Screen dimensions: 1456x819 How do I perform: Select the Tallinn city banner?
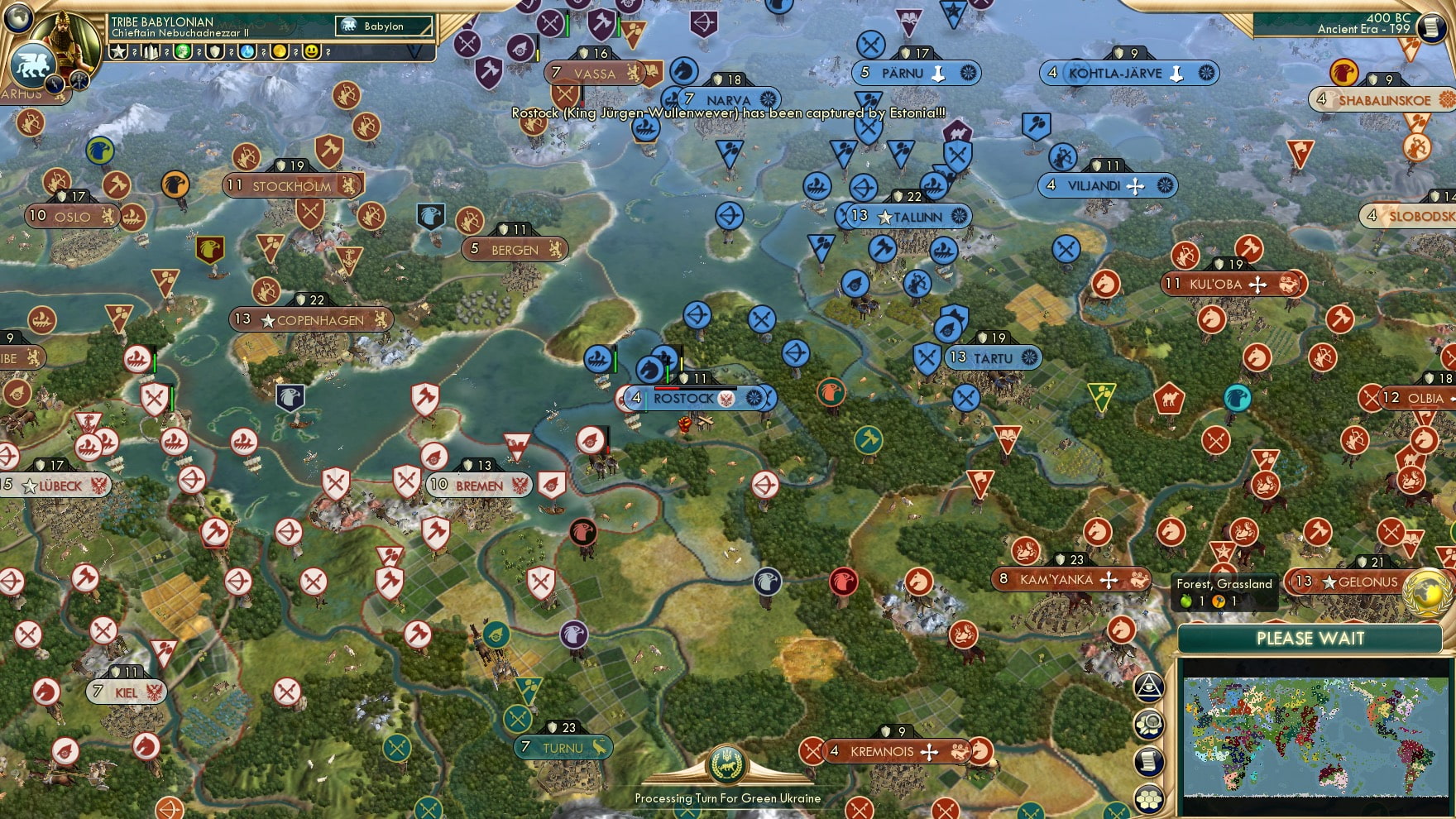pyautogui.click(x=908, y=217)
